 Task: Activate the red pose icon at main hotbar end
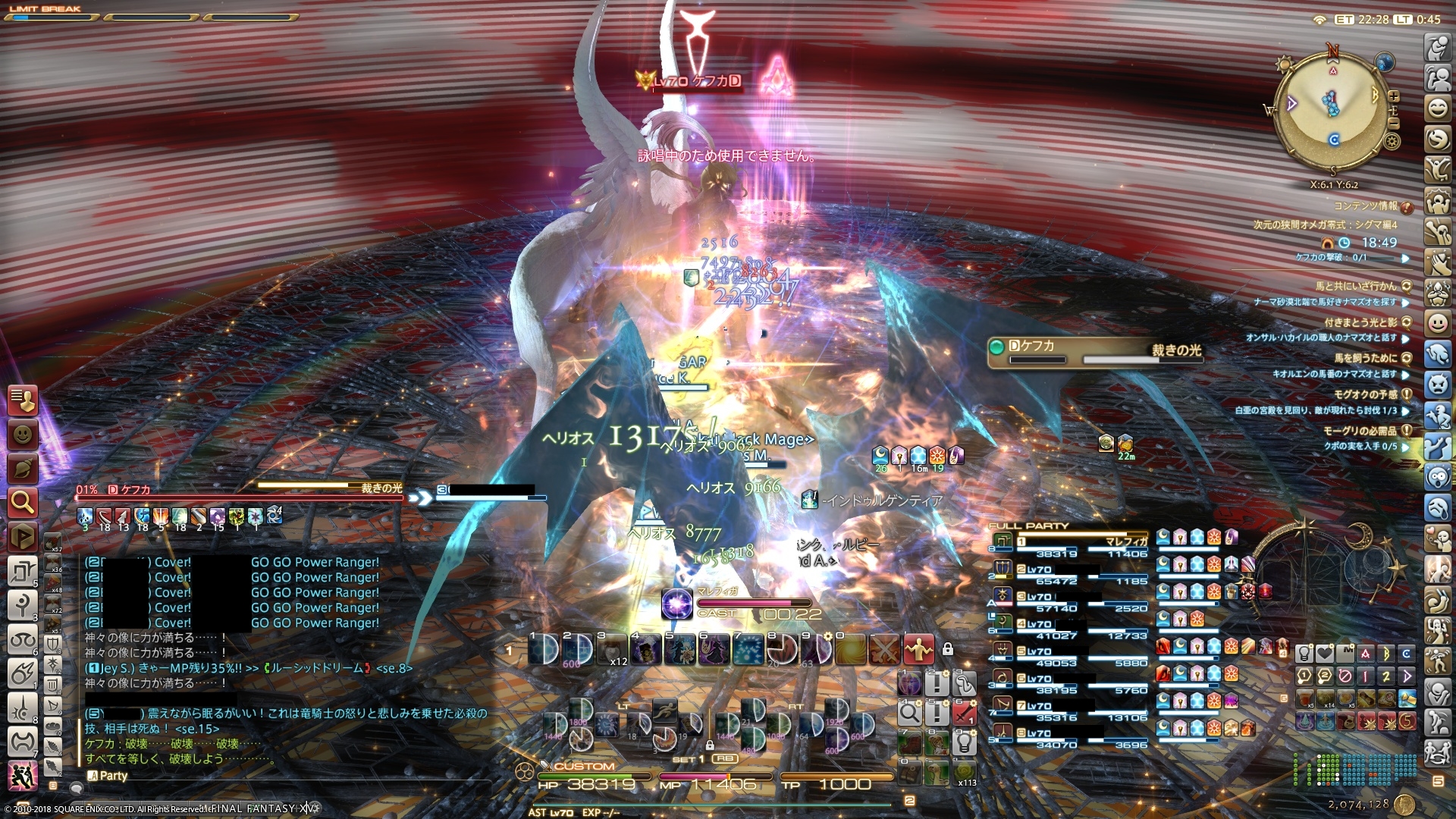click(x=919, y=649)
